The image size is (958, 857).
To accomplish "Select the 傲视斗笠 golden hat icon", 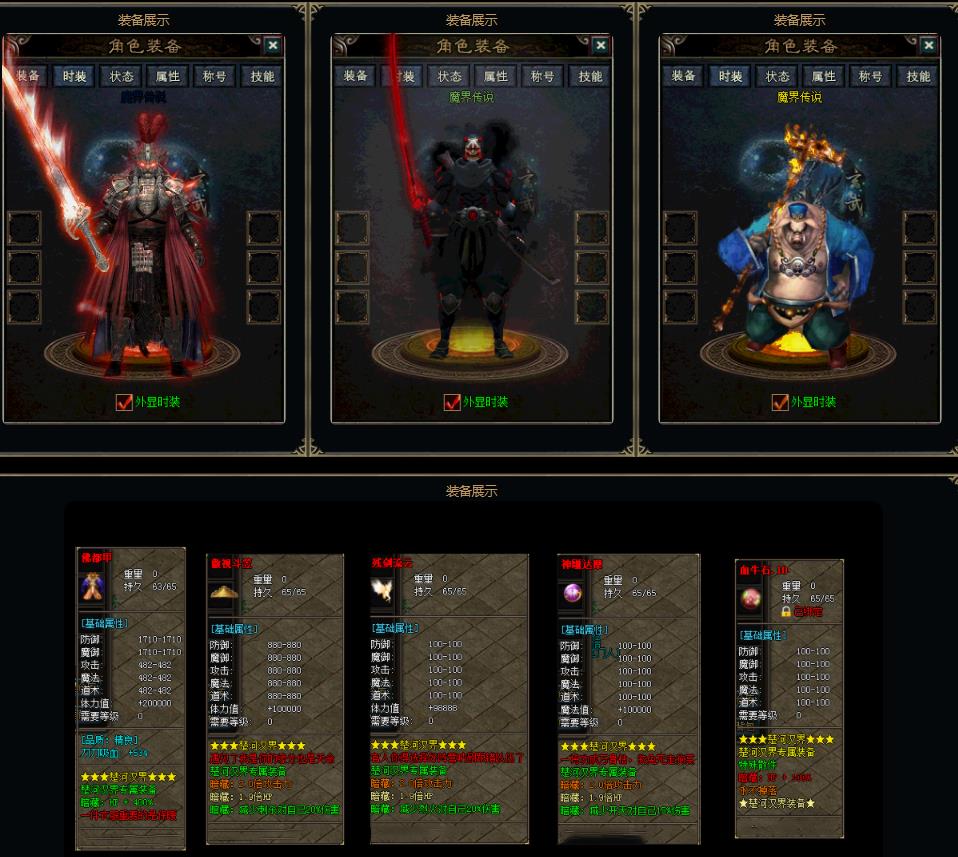I will pos(222,592).
